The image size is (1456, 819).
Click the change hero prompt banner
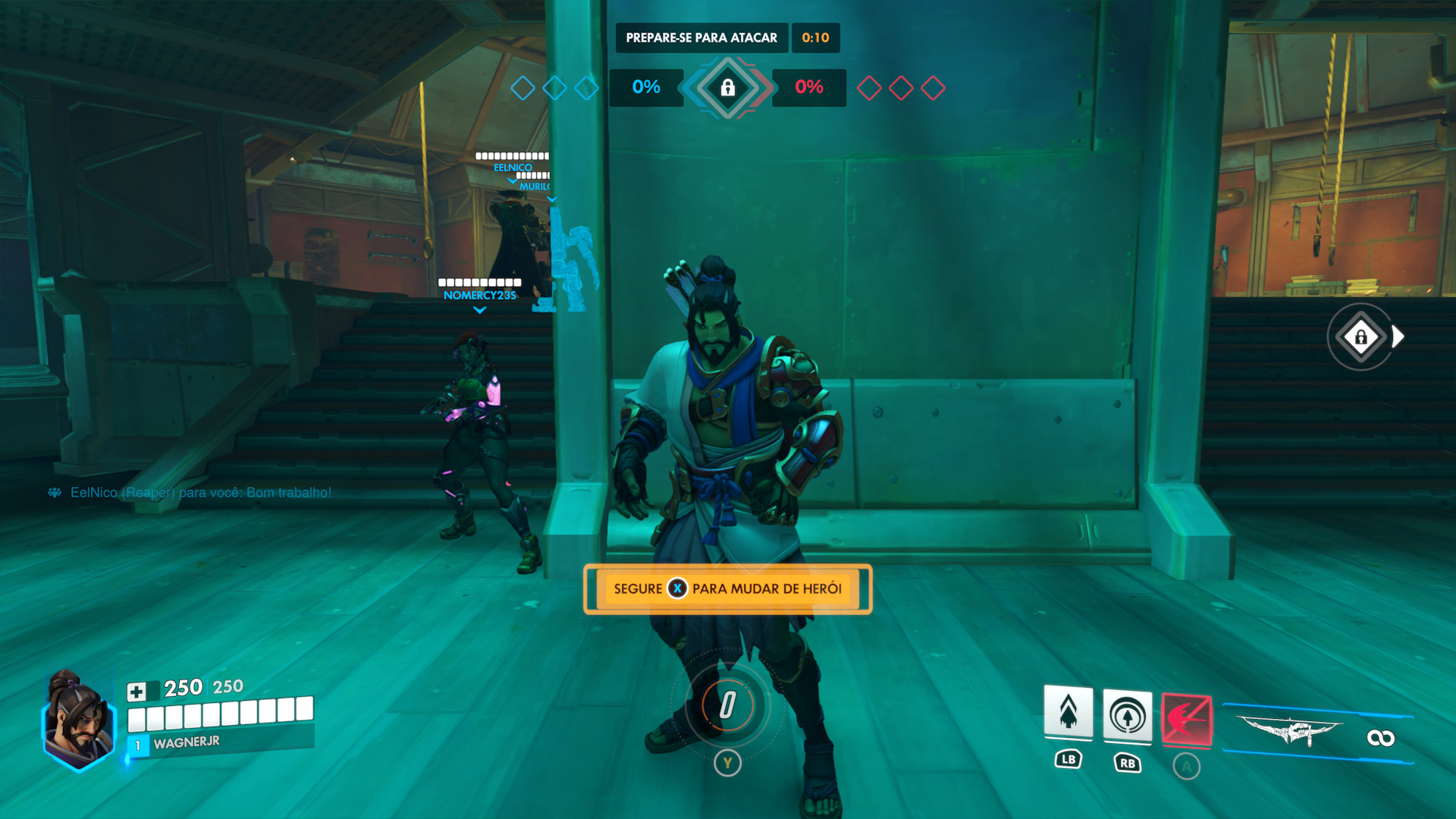(x=727, y=589)
